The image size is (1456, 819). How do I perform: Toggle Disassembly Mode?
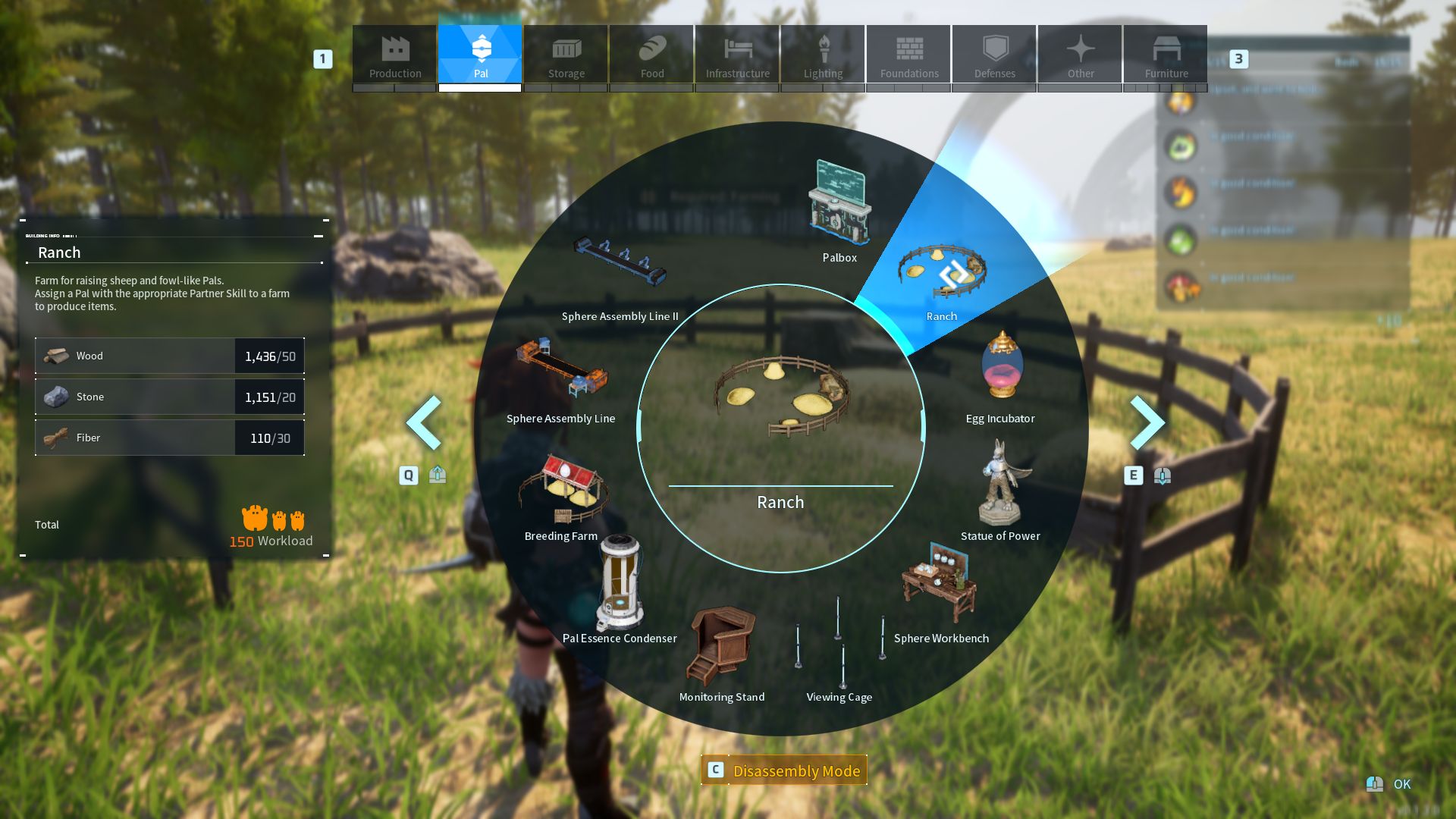click(785, 770)
